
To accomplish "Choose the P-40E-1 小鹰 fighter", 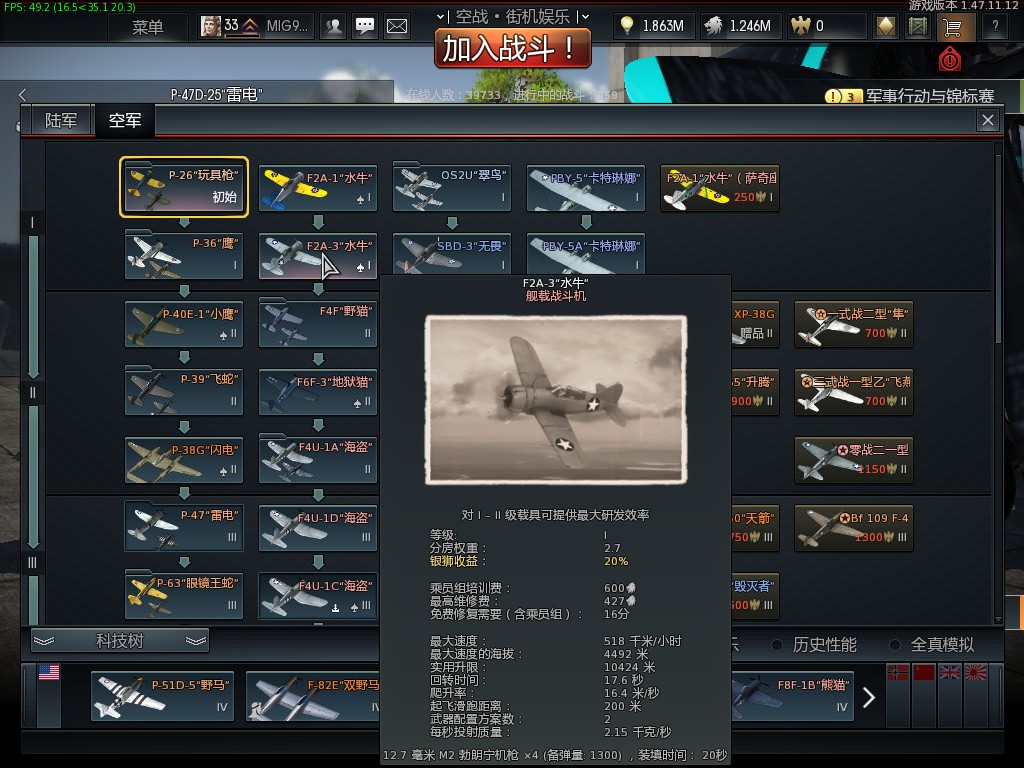I will 184,323.
